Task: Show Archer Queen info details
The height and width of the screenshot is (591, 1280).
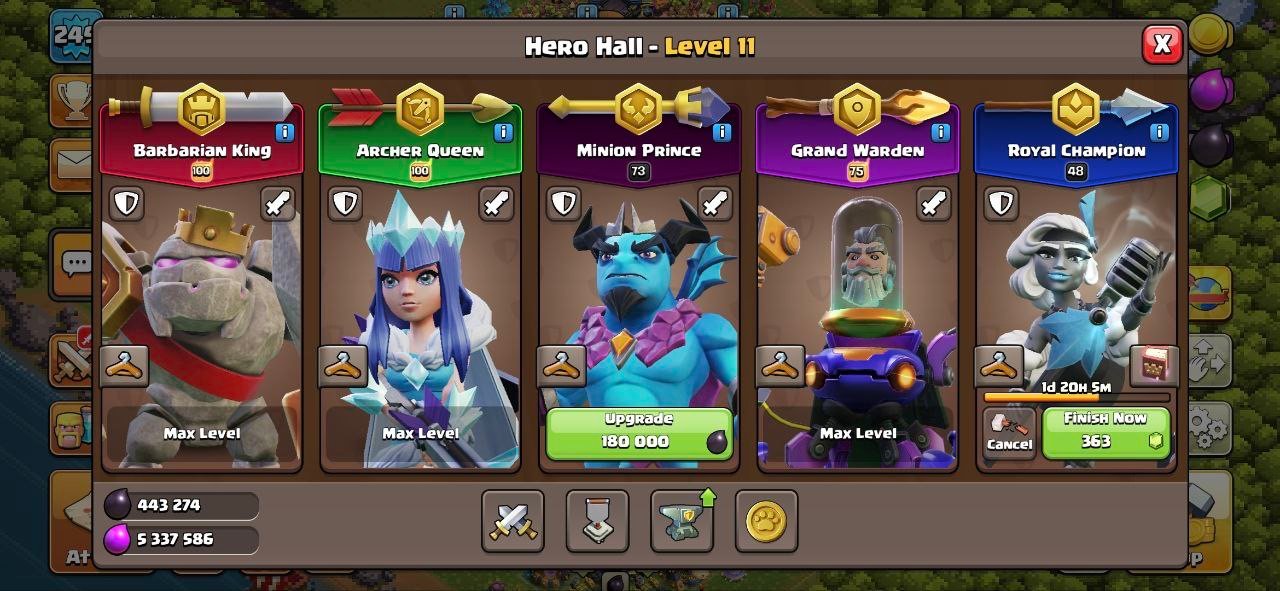Action: [503, 132]
